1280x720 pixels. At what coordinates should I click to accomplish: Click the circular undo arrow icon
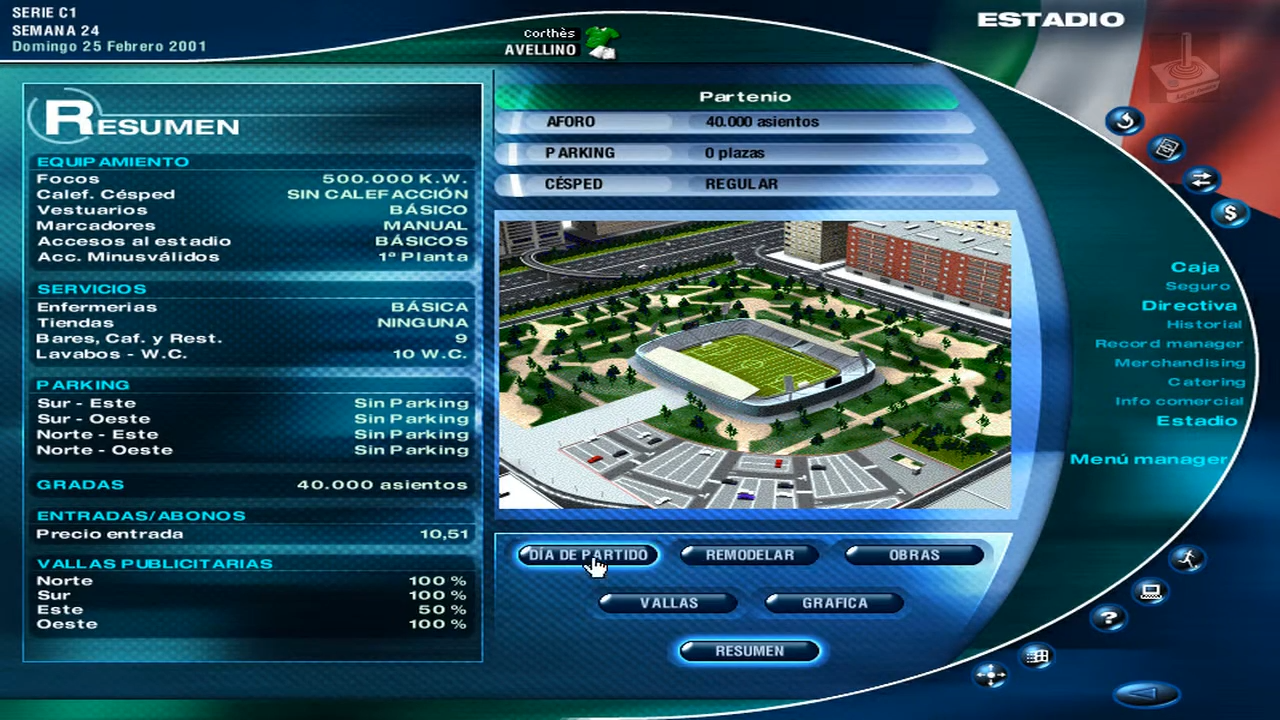[1125, 120]
